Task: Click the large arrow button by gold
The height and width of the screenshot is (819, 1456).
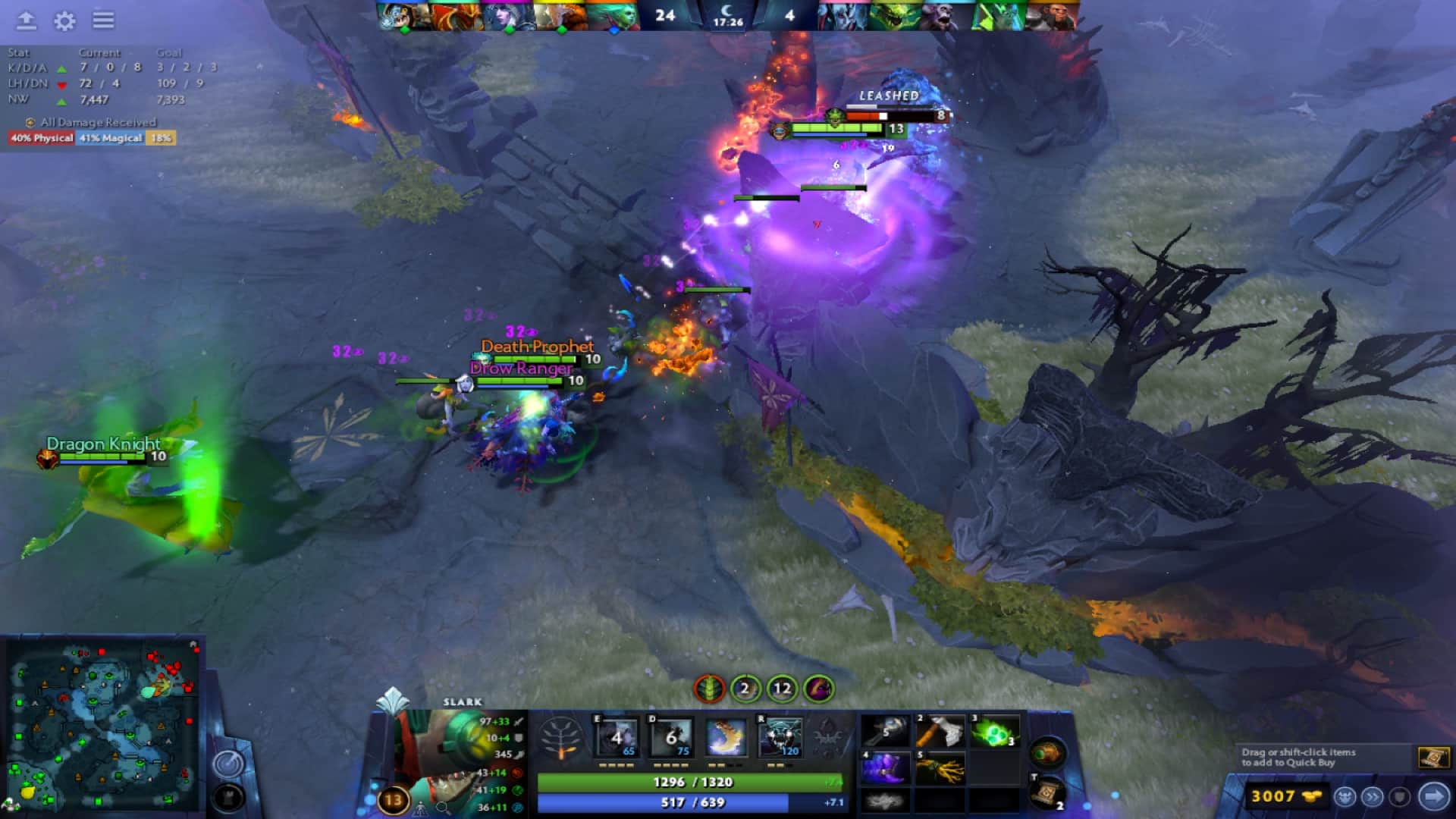Action: (1433, 796)
